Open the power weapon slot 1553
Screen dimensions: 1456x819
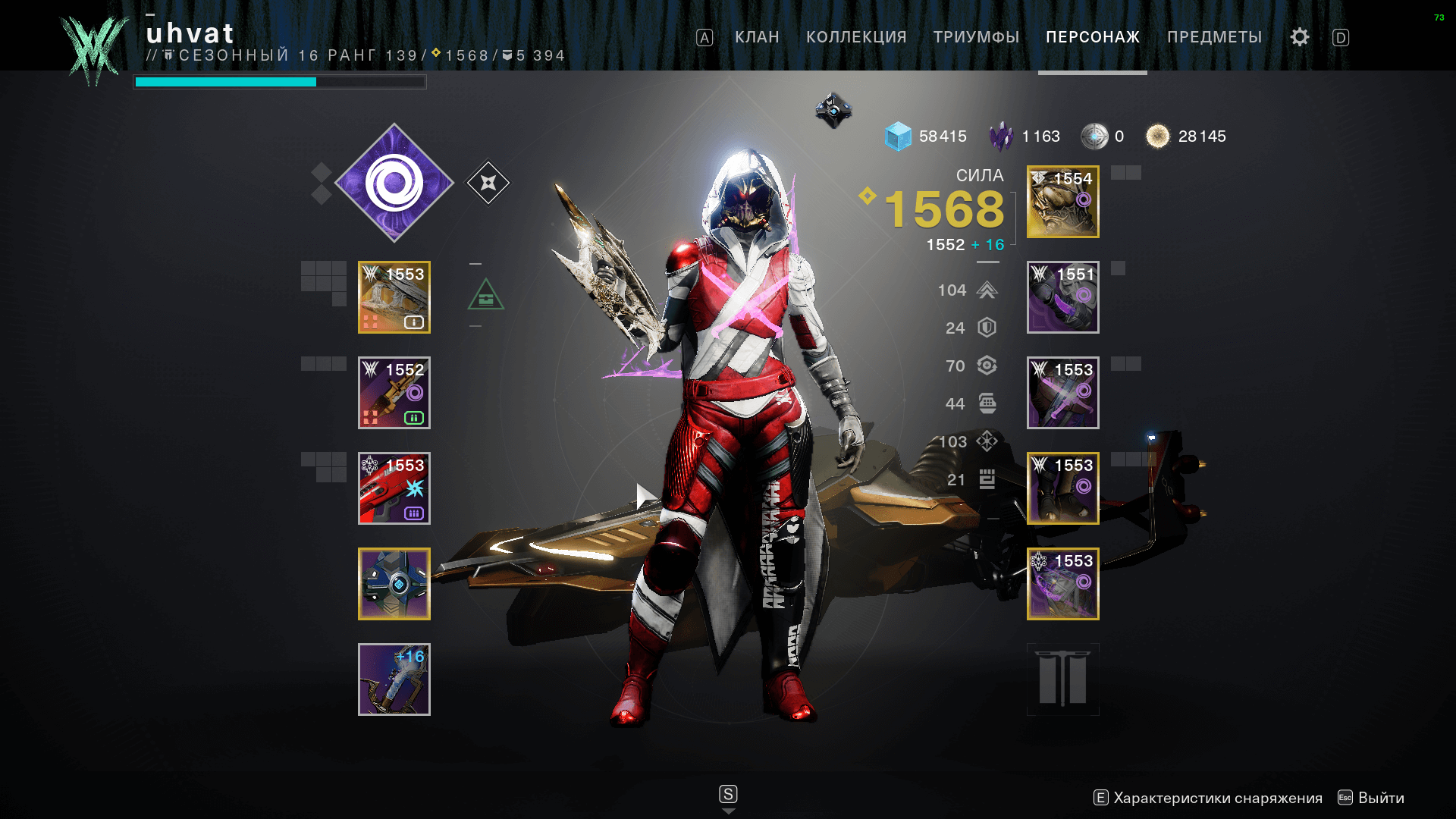tap(394, 488)
